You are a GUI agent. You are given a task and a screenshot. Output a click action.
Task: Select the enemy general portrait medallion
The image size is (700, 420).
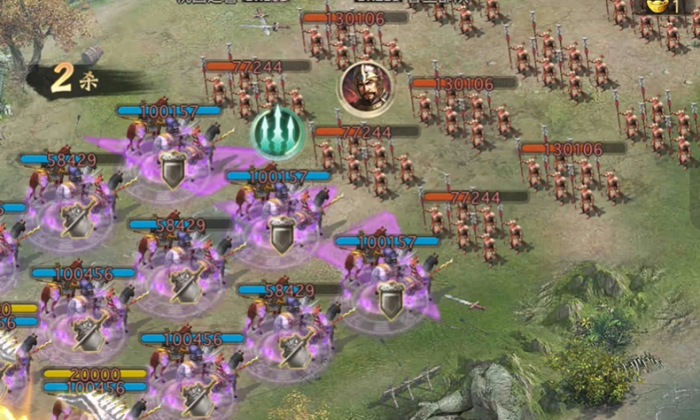pos(365,88)
